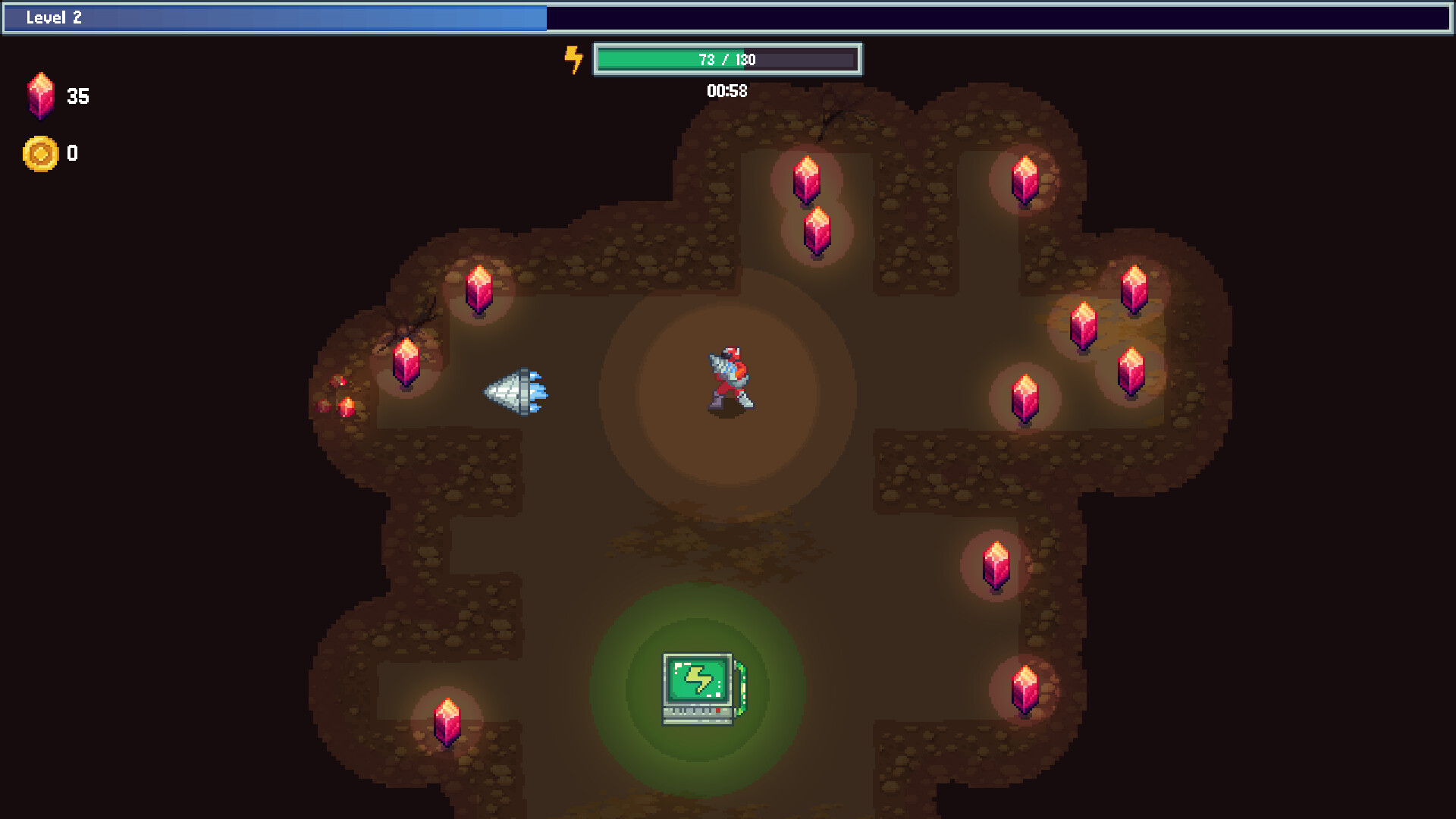Viewport: 1456px width, 819px height.
Task: Click the 0 next to the coin icon
Action: tap(72, 153)
